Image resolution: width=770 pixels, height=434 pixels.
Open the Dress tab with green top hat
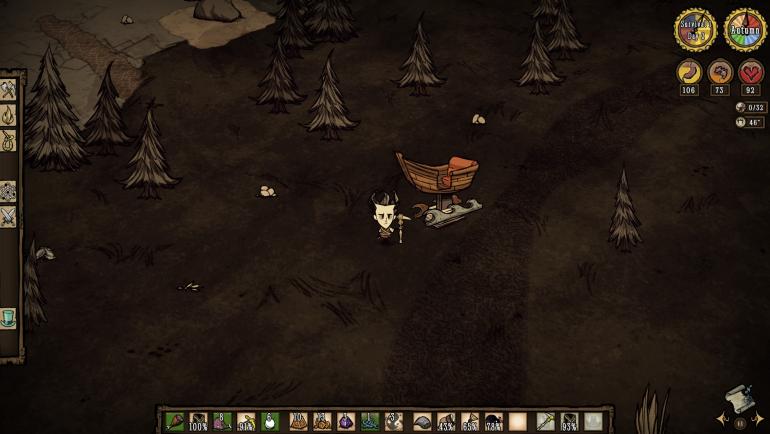click(x=9, y=318)
